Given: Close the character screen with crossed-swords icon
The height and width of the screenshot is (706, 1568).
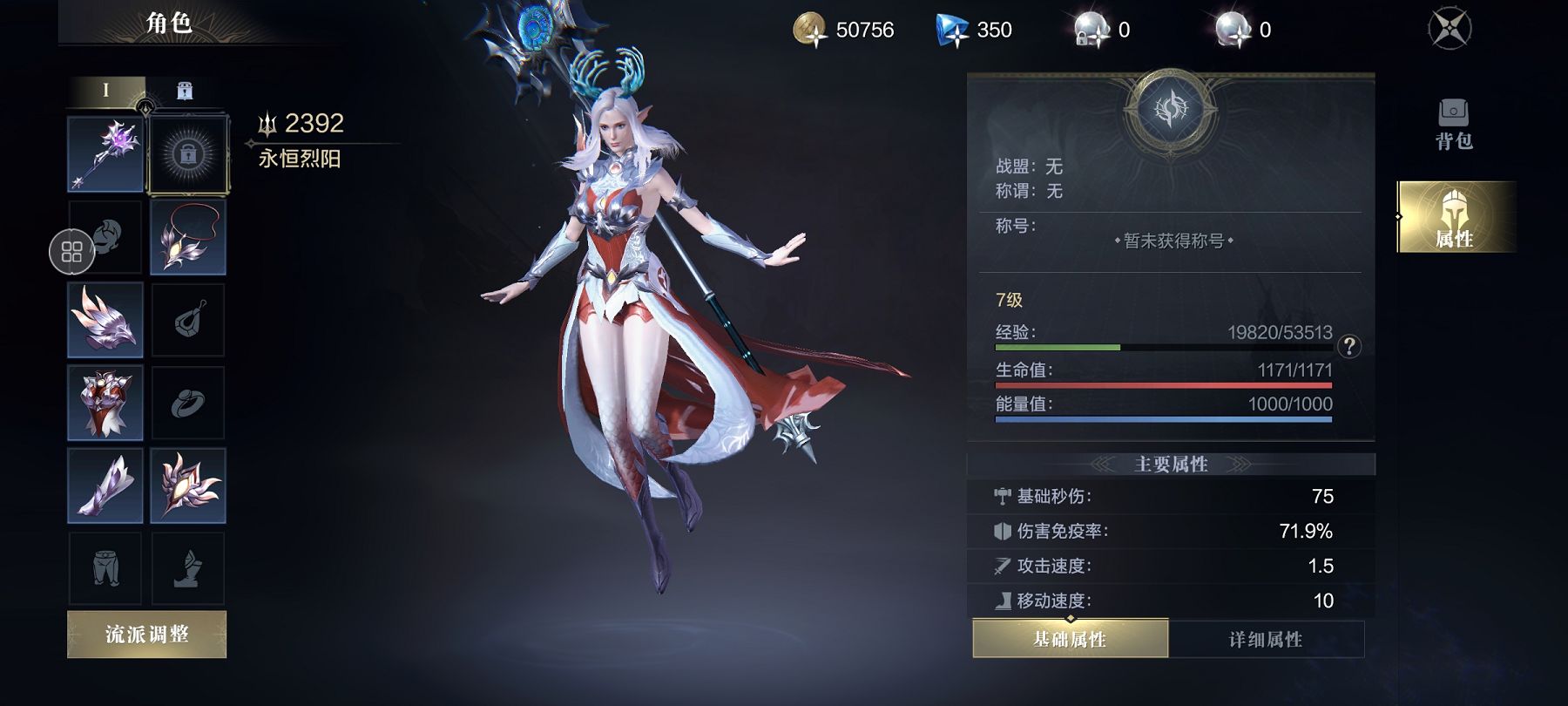Looking at the screenshot, I should tap(1450, 30).
